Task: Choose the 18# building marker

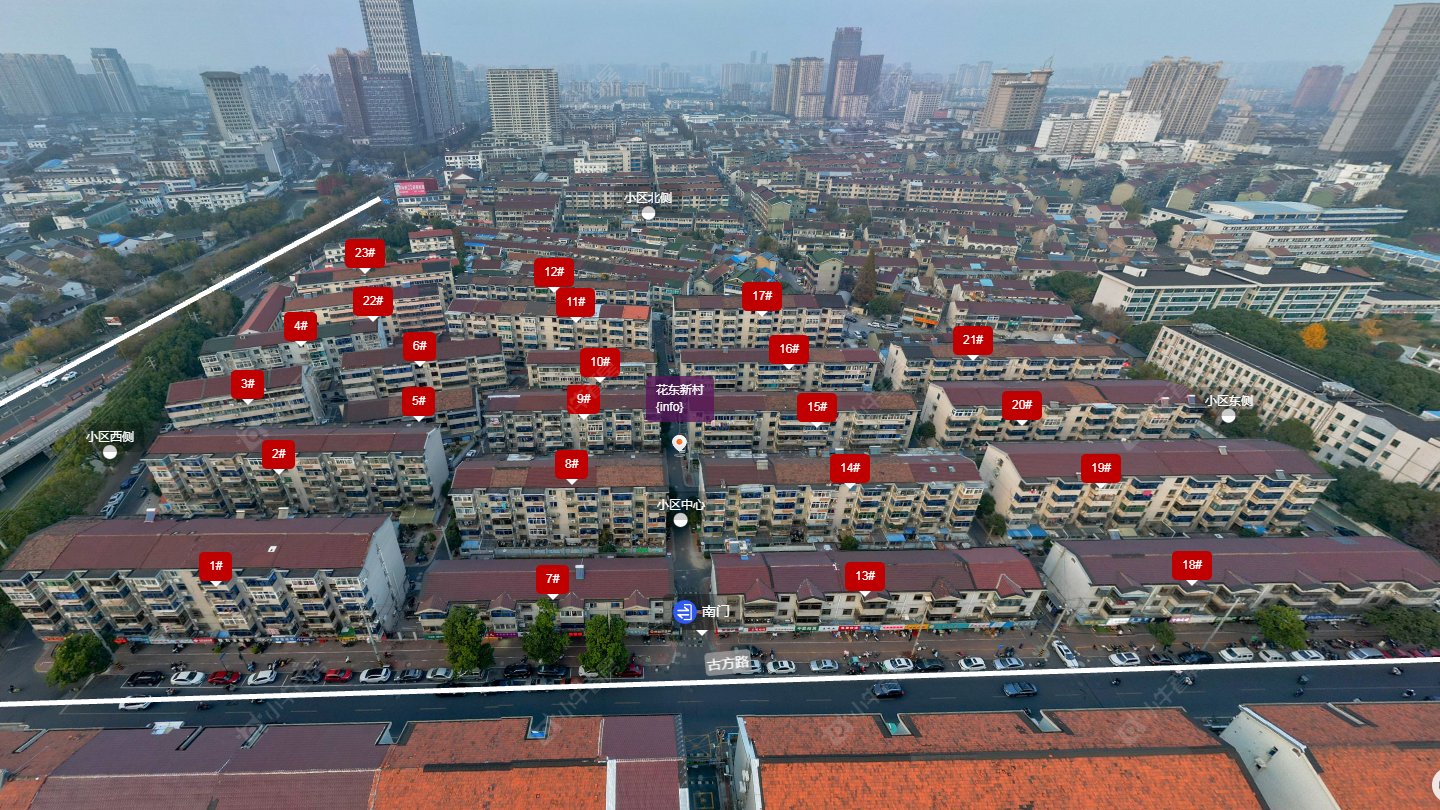Action: [1191, 565]
